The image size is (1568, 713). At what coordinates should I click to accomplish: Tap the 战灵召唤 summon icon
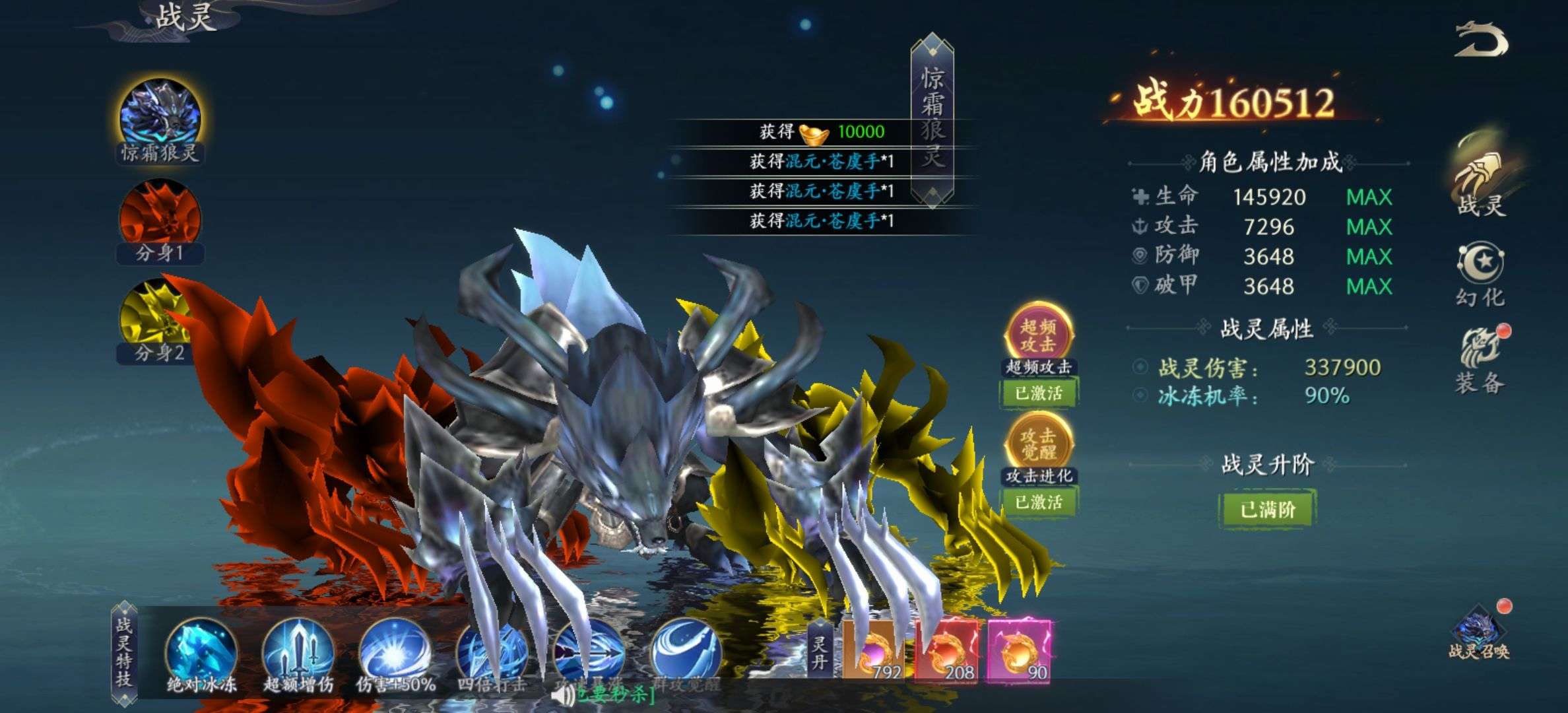(x=1478, y=635)
